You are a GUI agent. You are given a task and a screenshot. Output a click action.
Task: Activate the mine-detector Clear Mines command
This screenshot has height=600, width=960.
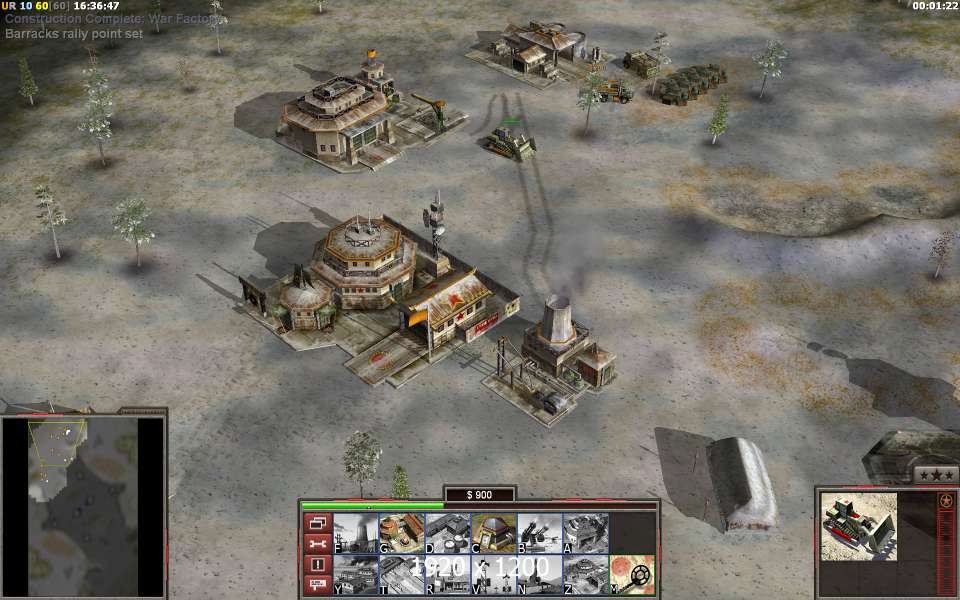click(632, 574)
